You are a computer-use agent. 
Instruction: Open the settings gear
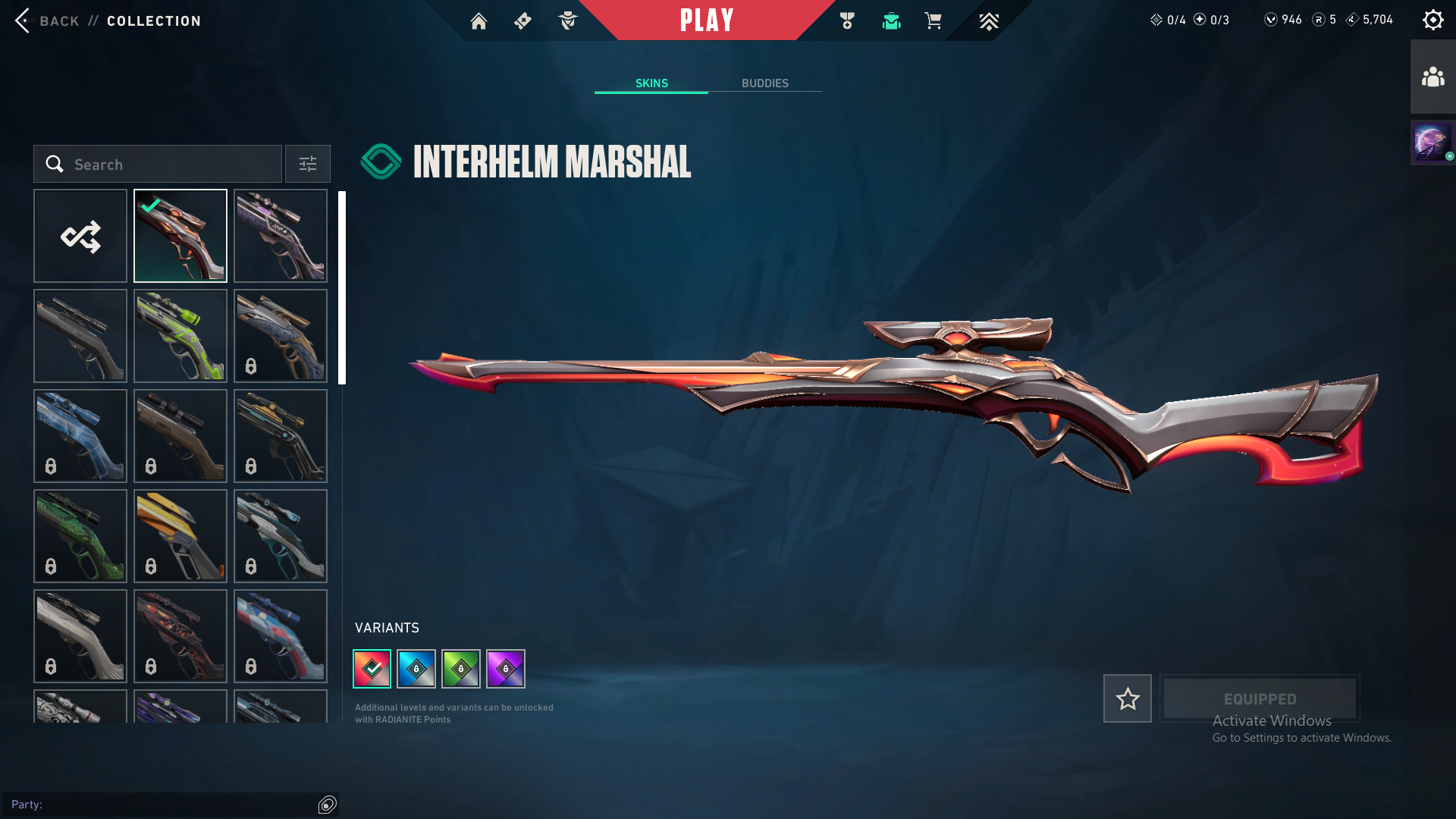pos(1432,20)
